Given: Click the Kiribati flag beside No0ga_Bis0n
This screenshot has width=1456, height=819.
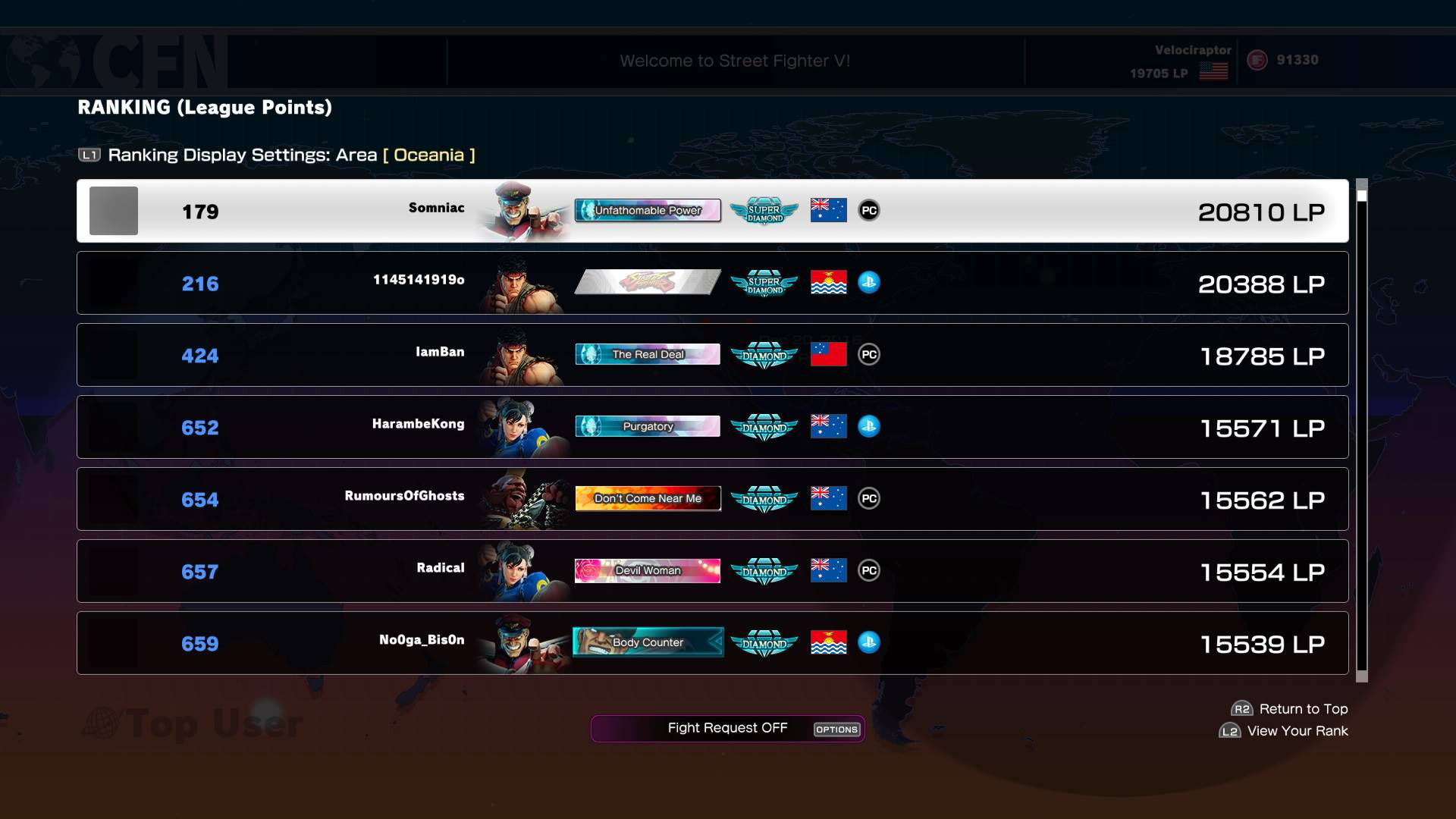Looking at the screenshot, I should click(x=828, y=642).
